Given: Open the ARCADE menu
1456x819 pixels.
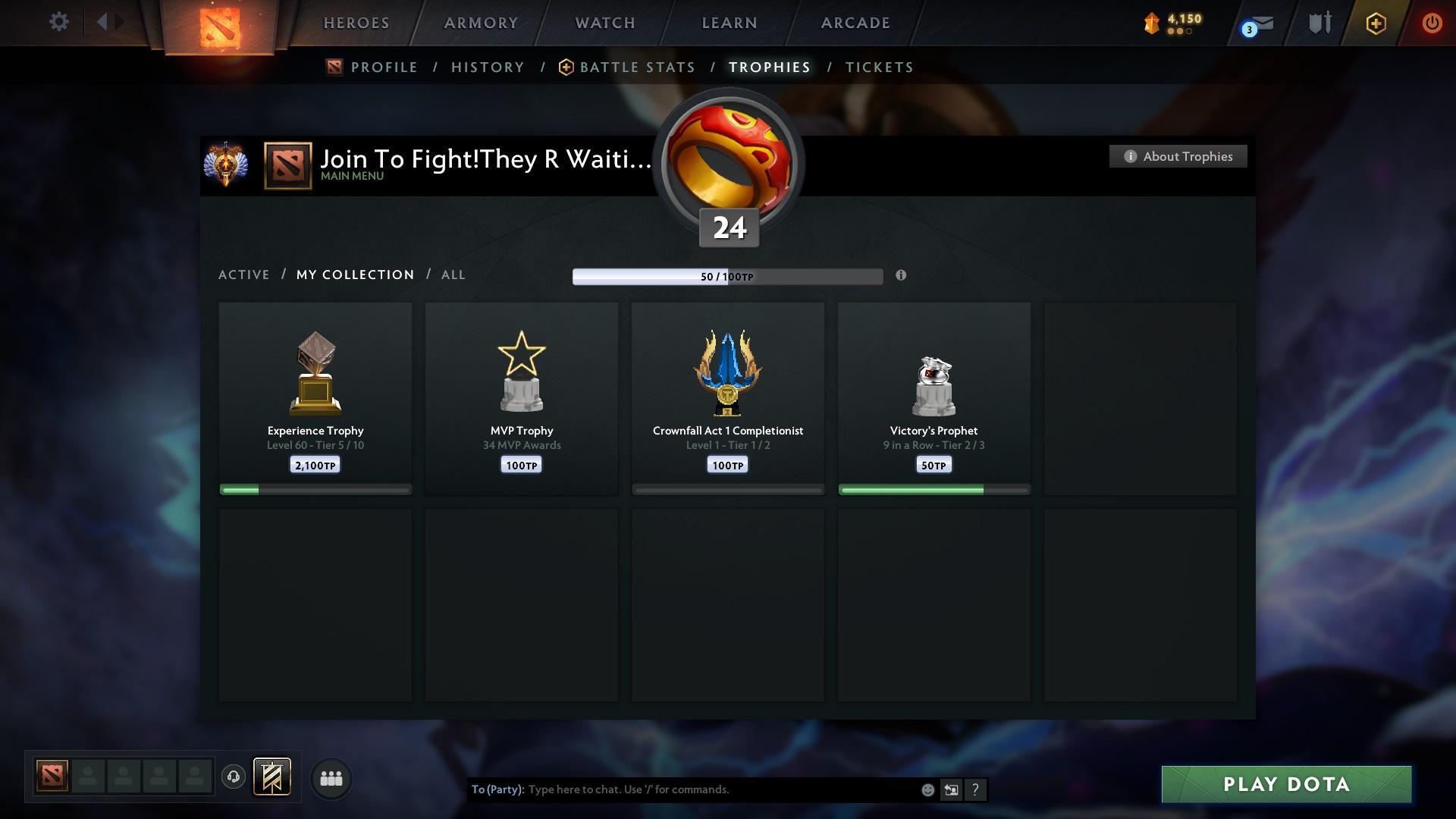Looking at the screenshot, I should pyautogui.click(x=855, y=23).
